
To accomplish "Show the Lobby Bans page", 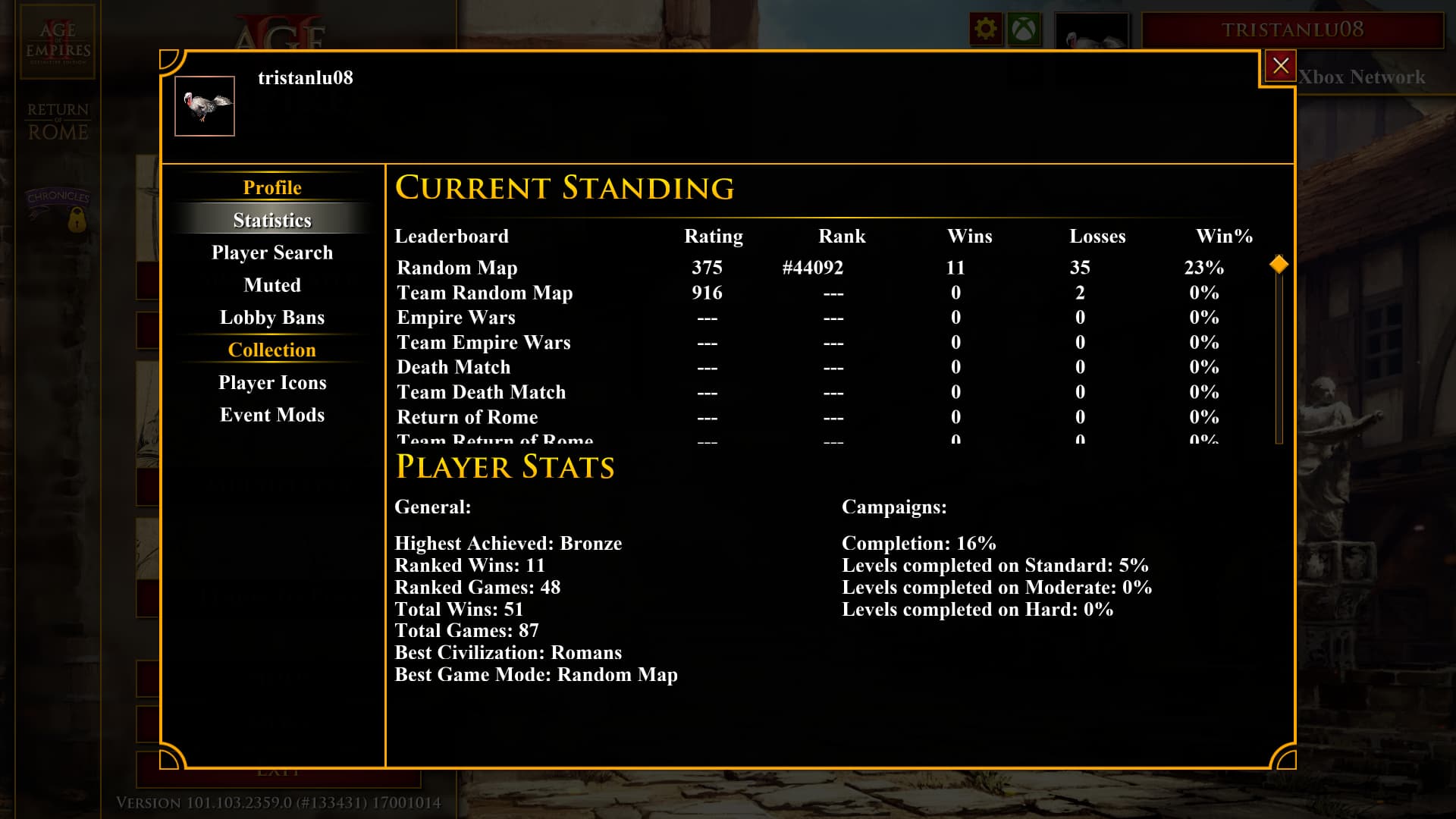I will pyautogui.click(x=272, y=318).
